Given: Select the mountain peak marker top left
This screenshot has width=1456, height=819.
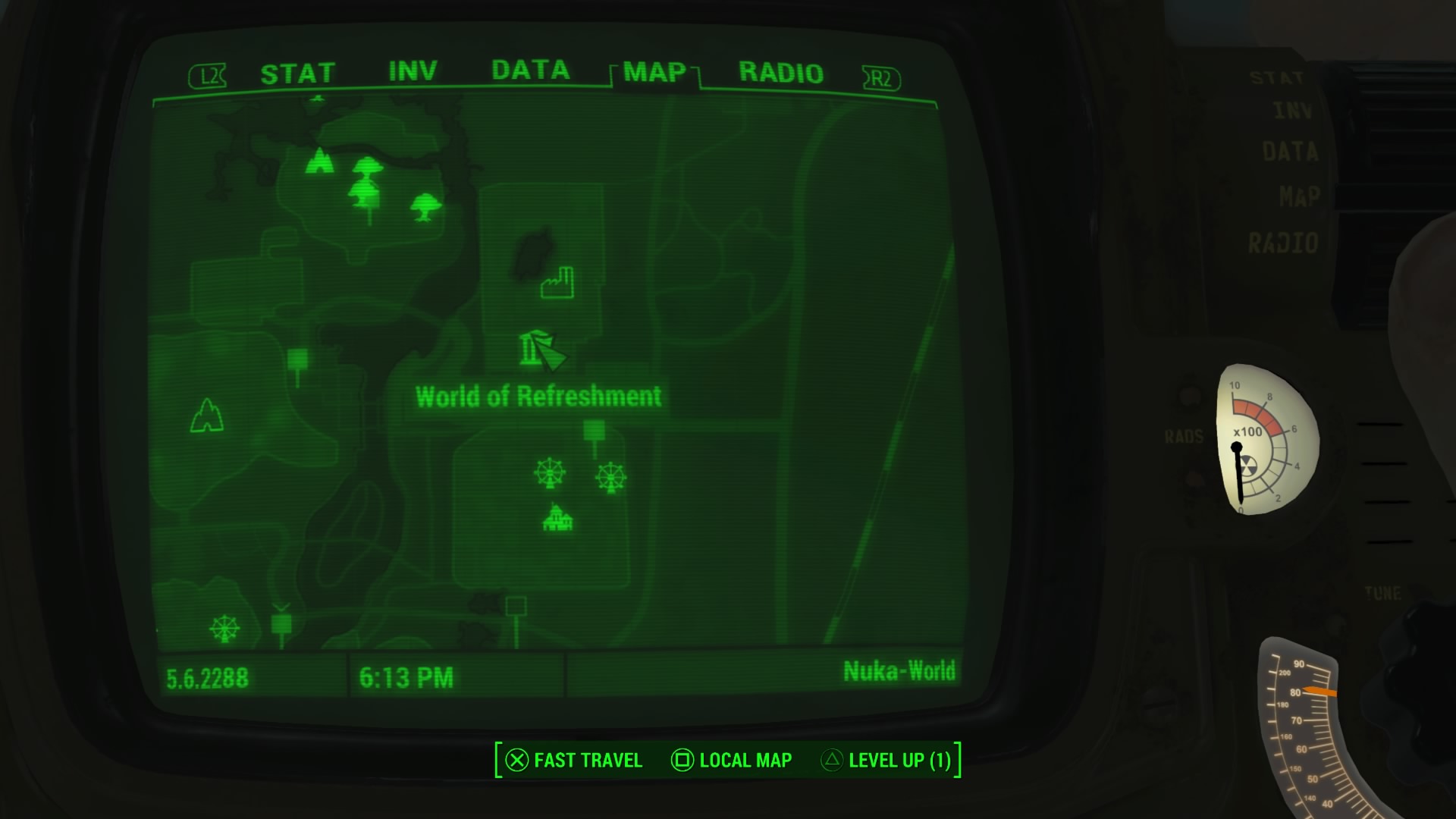Looking at the screenshot, I should tap(319, 162).
